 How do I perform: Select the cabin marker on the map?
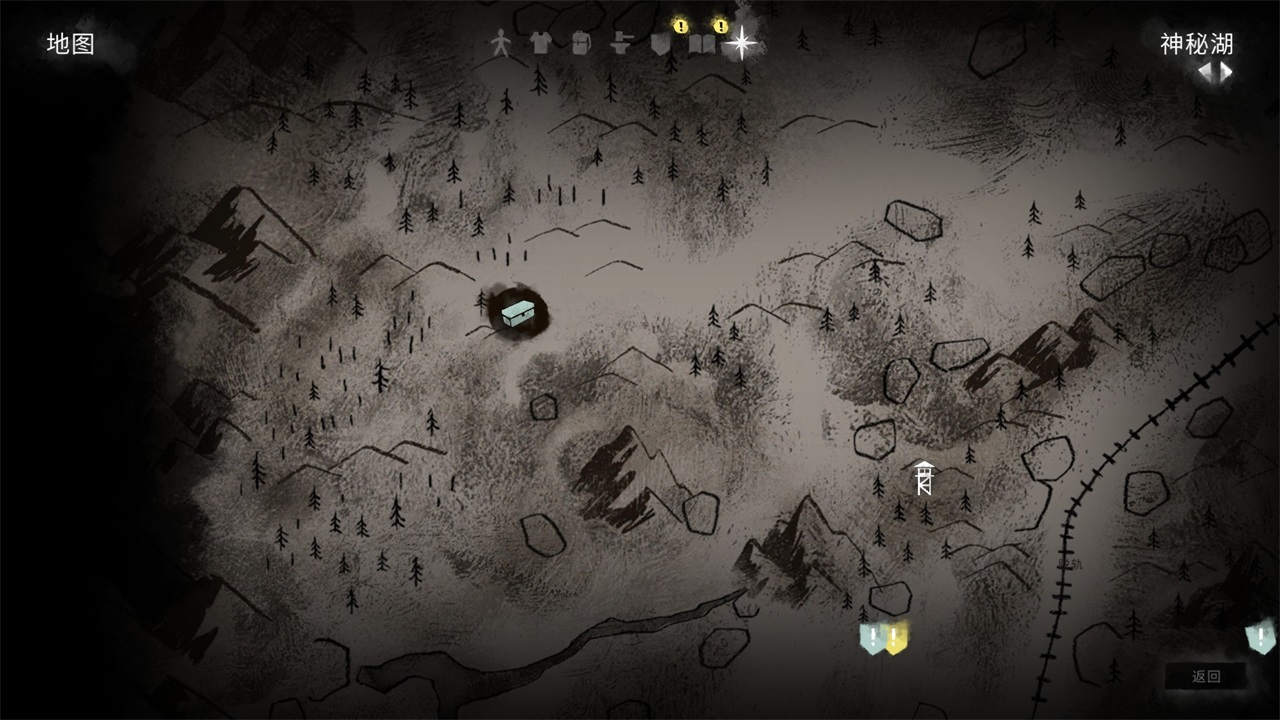[x=518, y=313]
